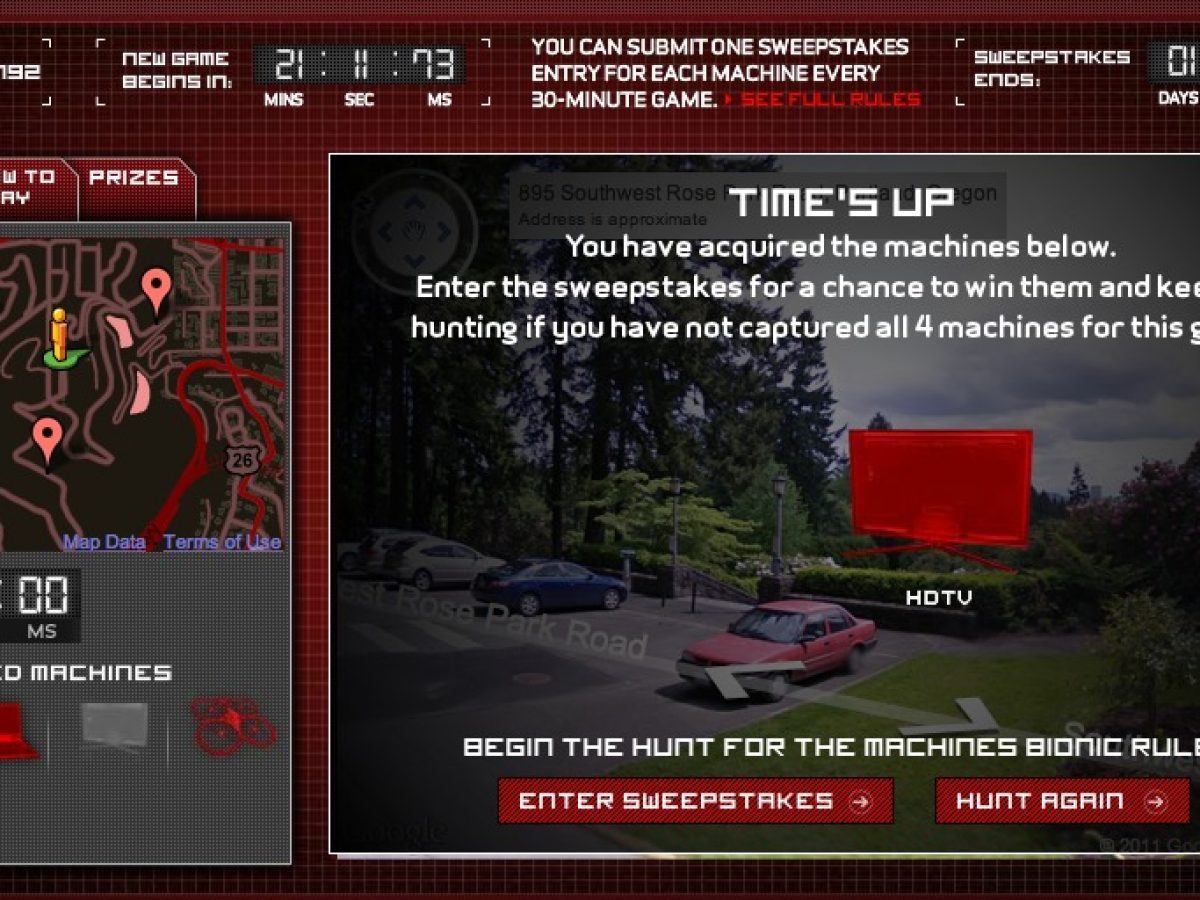This screenshot has height=900, width=1200.
Task: View the map Terms of Use
Action: point(222,542)
